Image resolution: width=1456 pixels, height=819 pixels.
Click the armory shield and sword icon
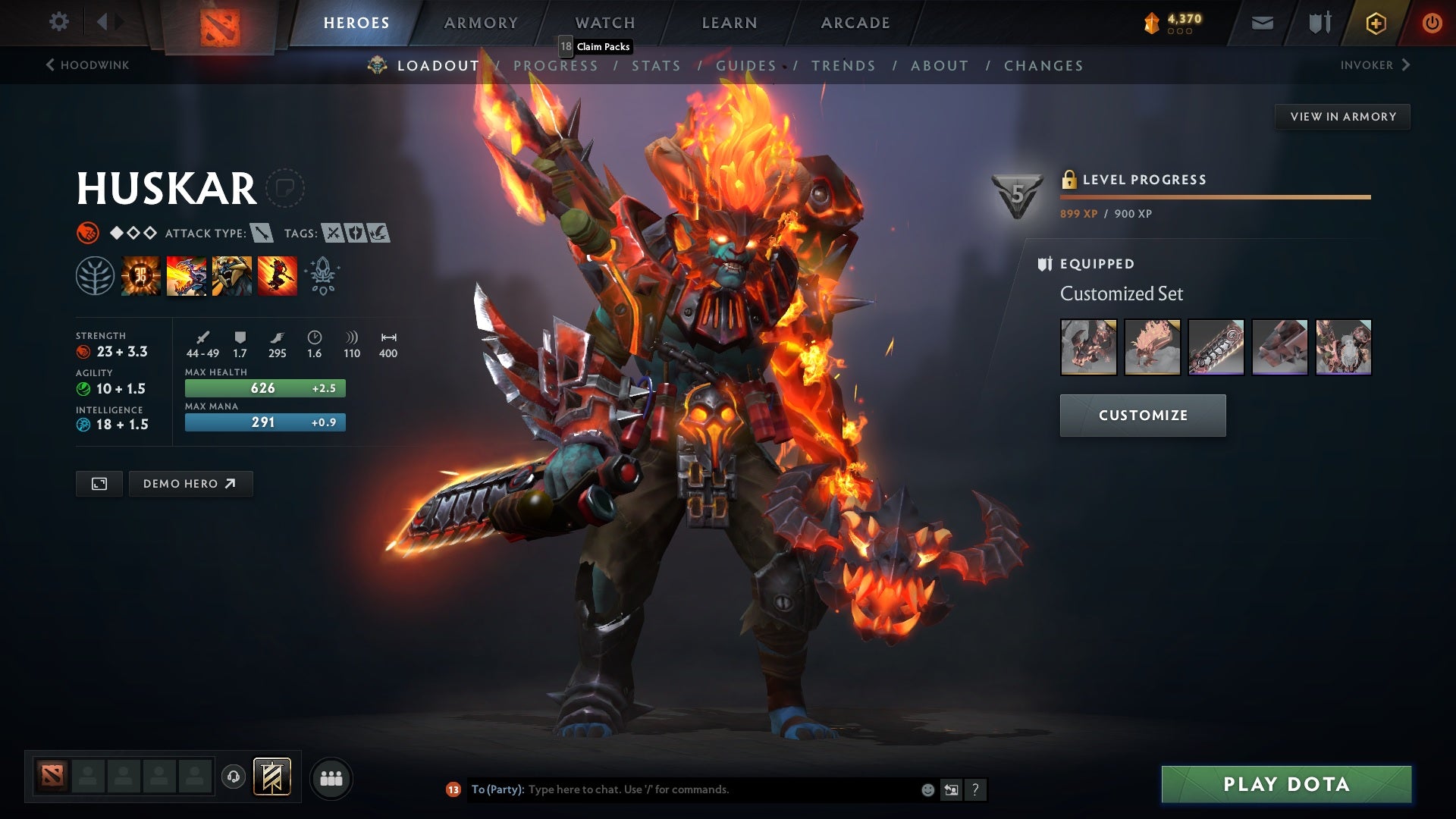click(x=1319, y=23)
